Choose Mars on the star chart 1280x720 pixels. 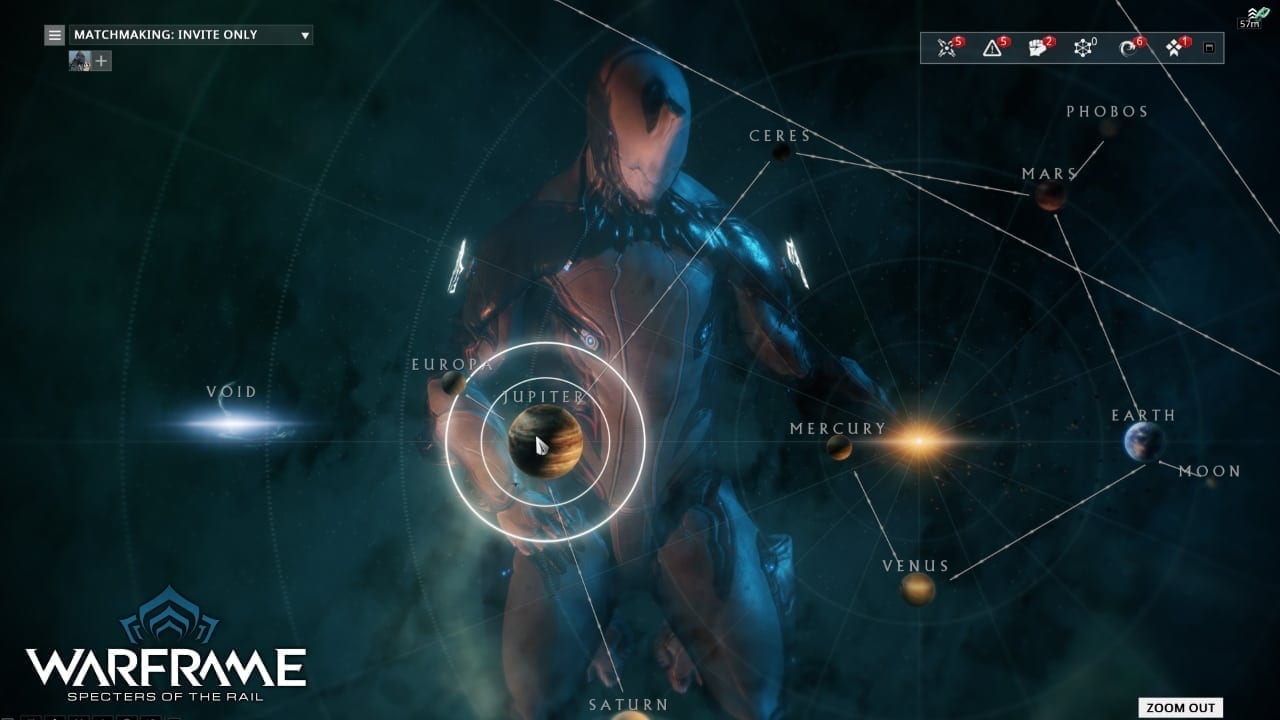click(1050, 196)
